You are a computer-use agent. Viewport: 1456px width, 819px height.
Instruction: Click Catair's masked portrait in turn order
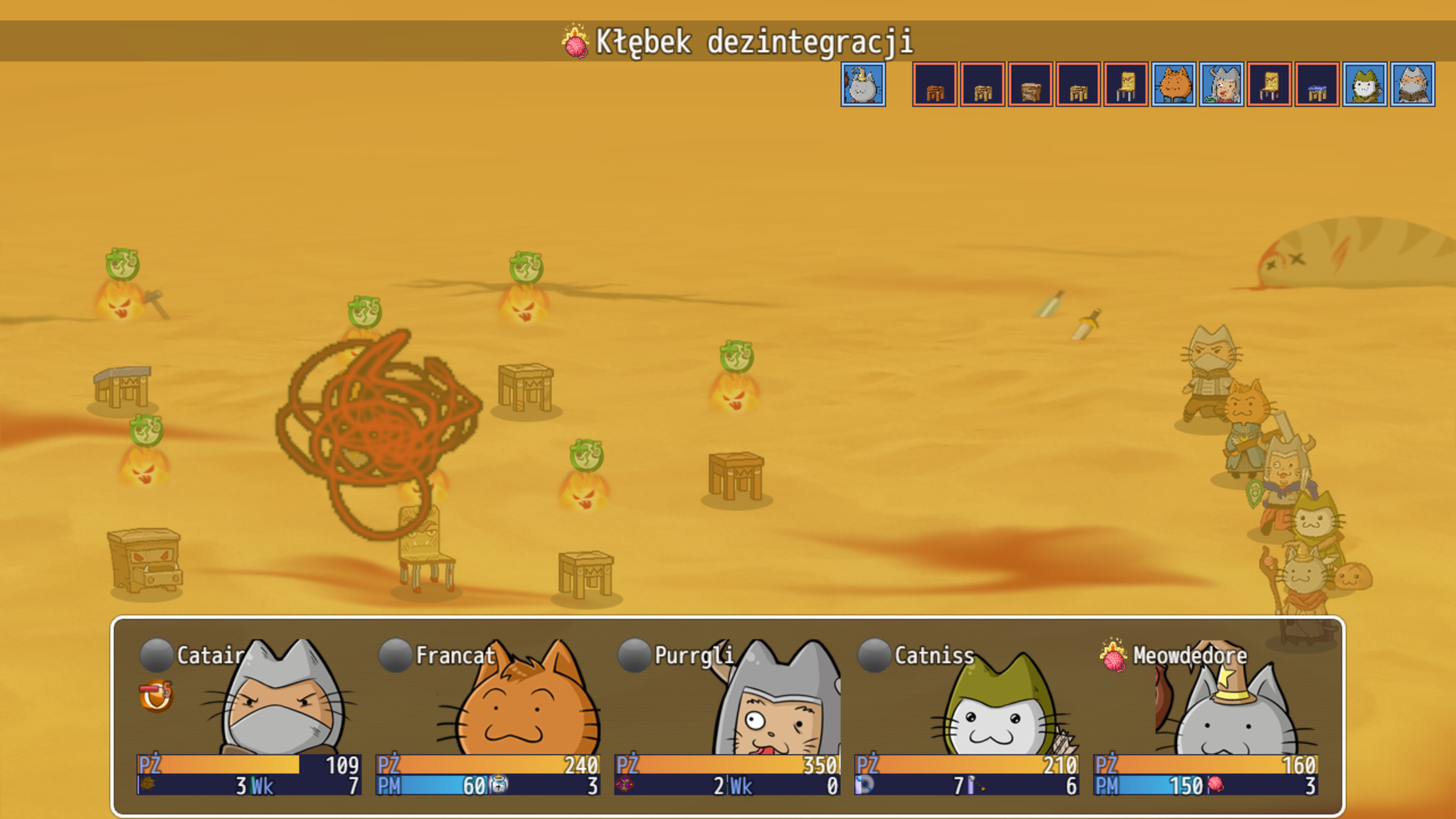(1413, 84)
